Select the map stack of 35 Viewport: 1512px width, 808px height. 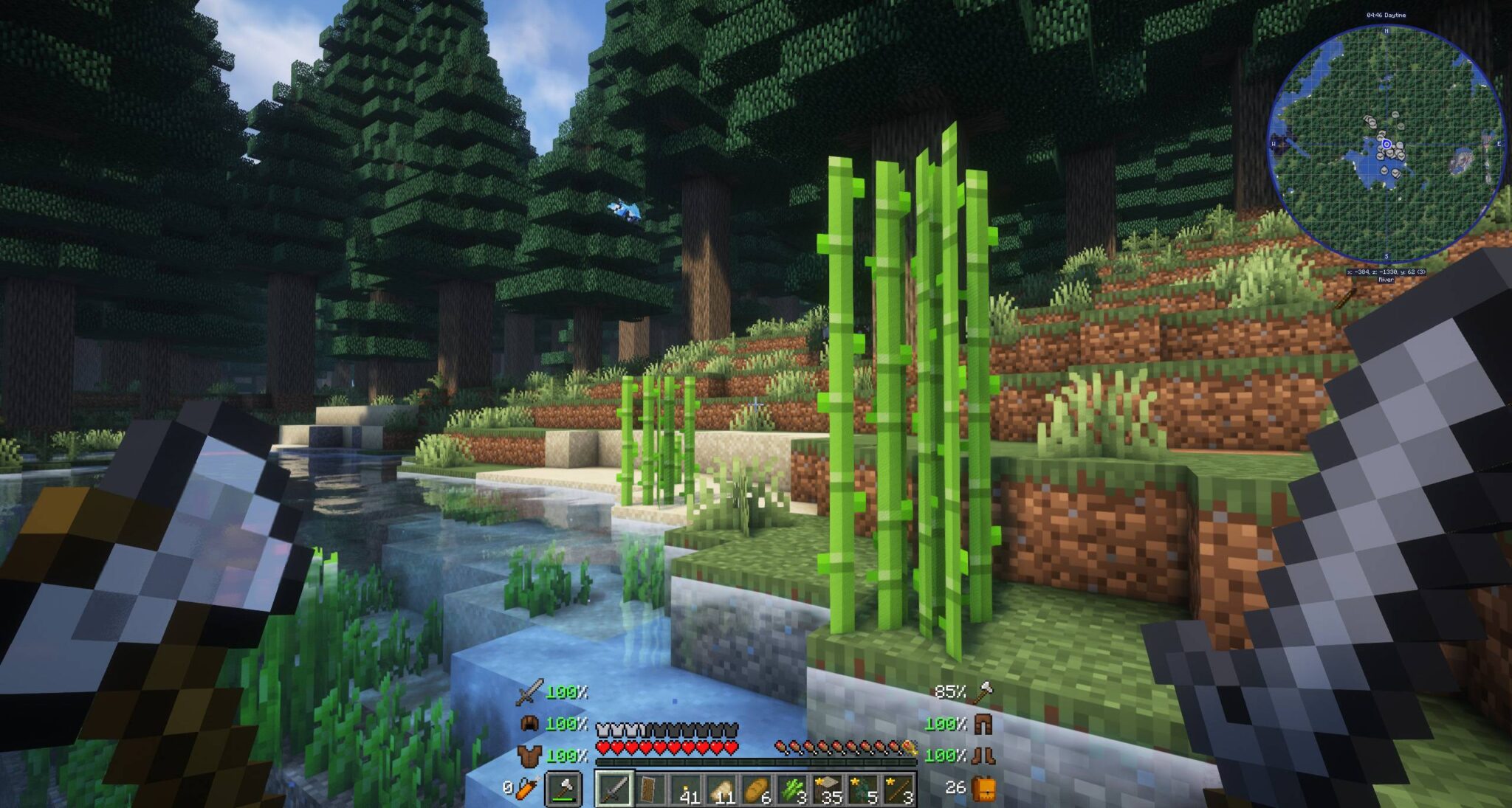(828, 790)
